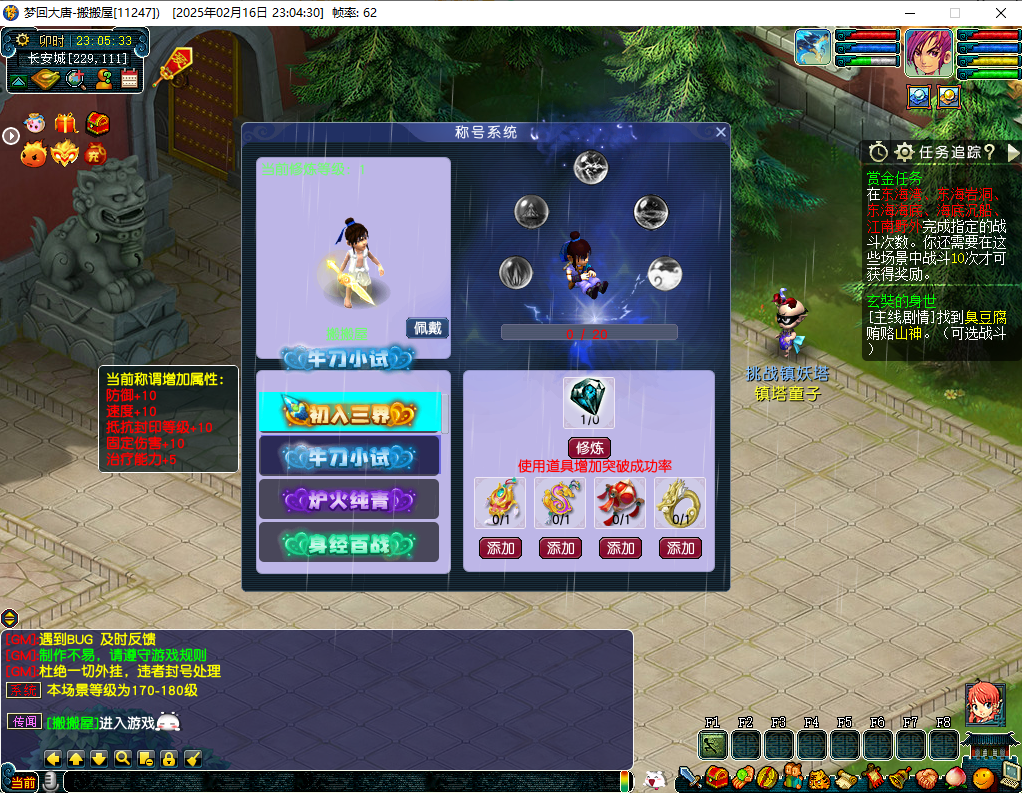Close the 称号系统 title window
Viewport: 1022px width, 793px height.
[720, 132]
